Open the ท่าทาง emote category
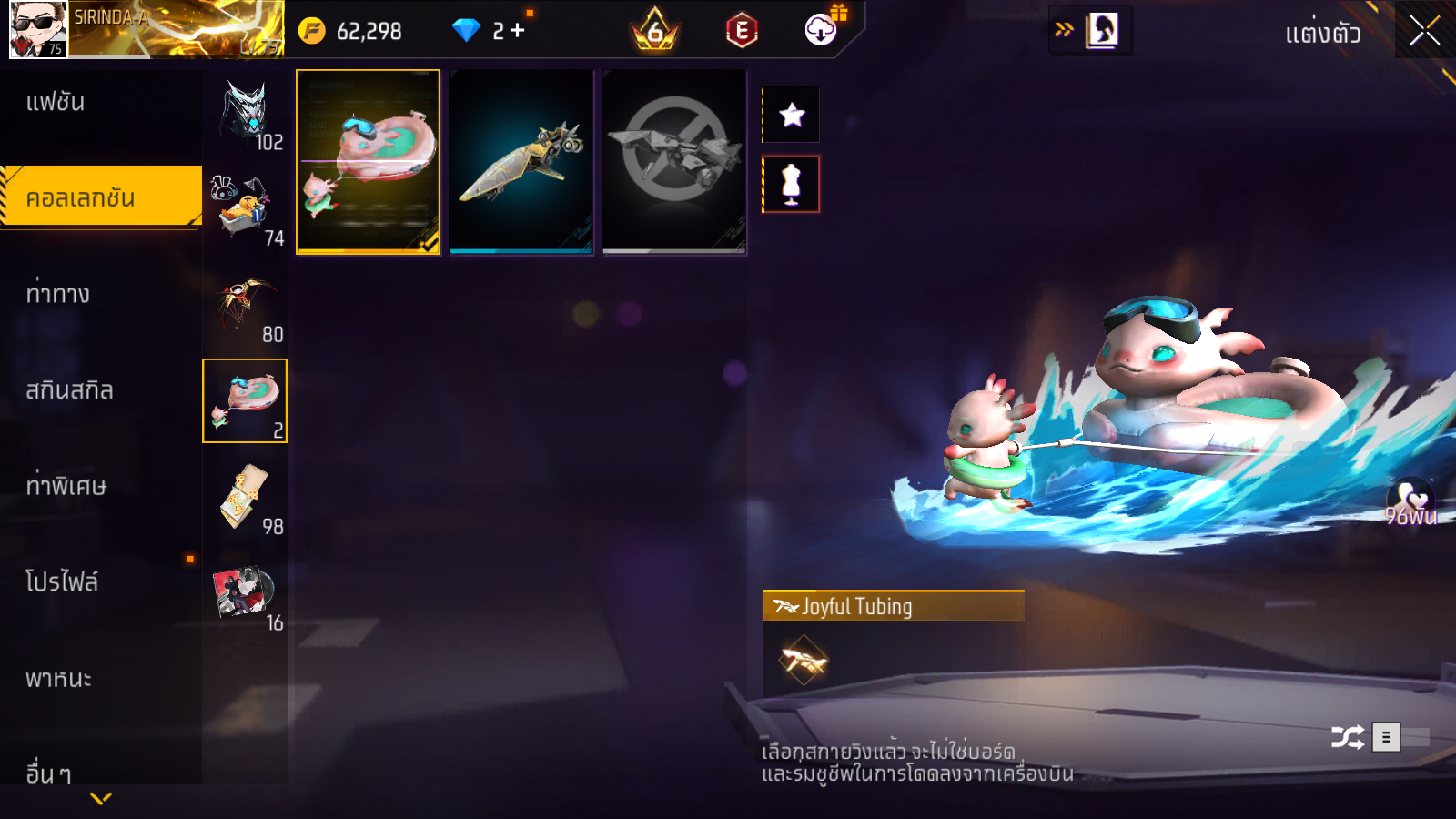1456x819 pixels. pos(58,294)
